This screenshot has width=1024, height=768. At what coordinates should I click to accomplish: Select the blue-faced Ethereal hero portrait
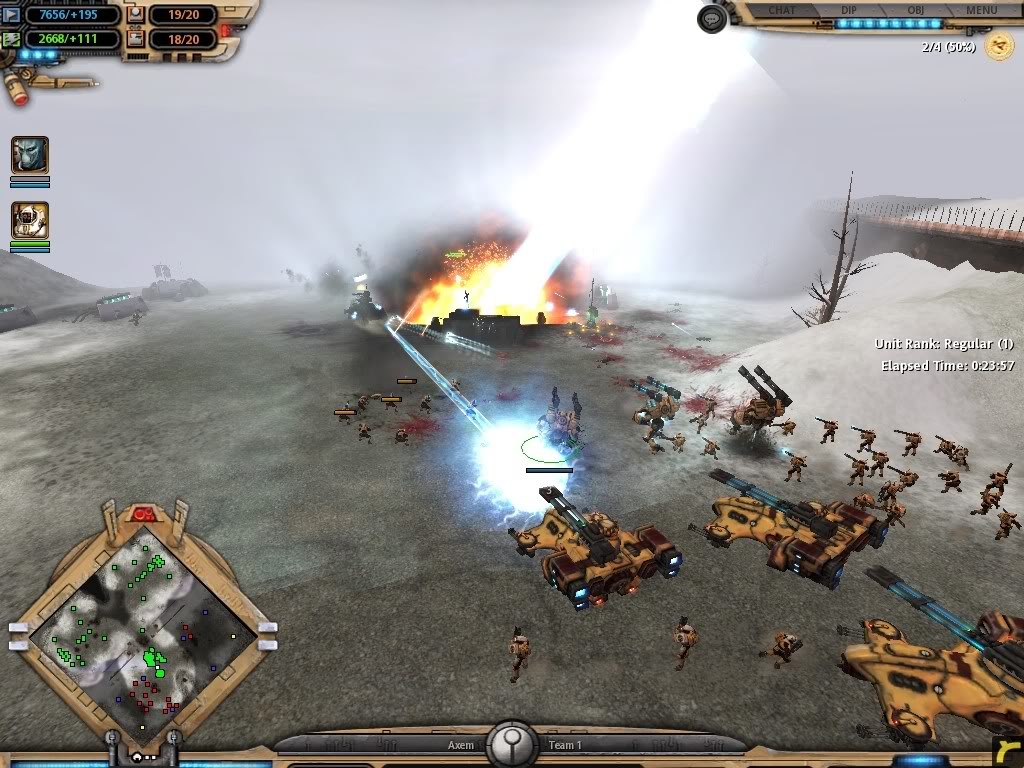(30, 156)
